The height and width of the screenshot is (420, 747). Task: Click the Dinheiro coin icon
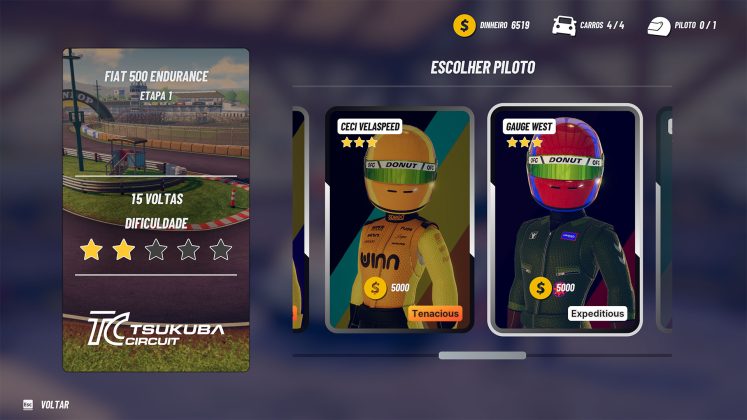click(463, 25)
